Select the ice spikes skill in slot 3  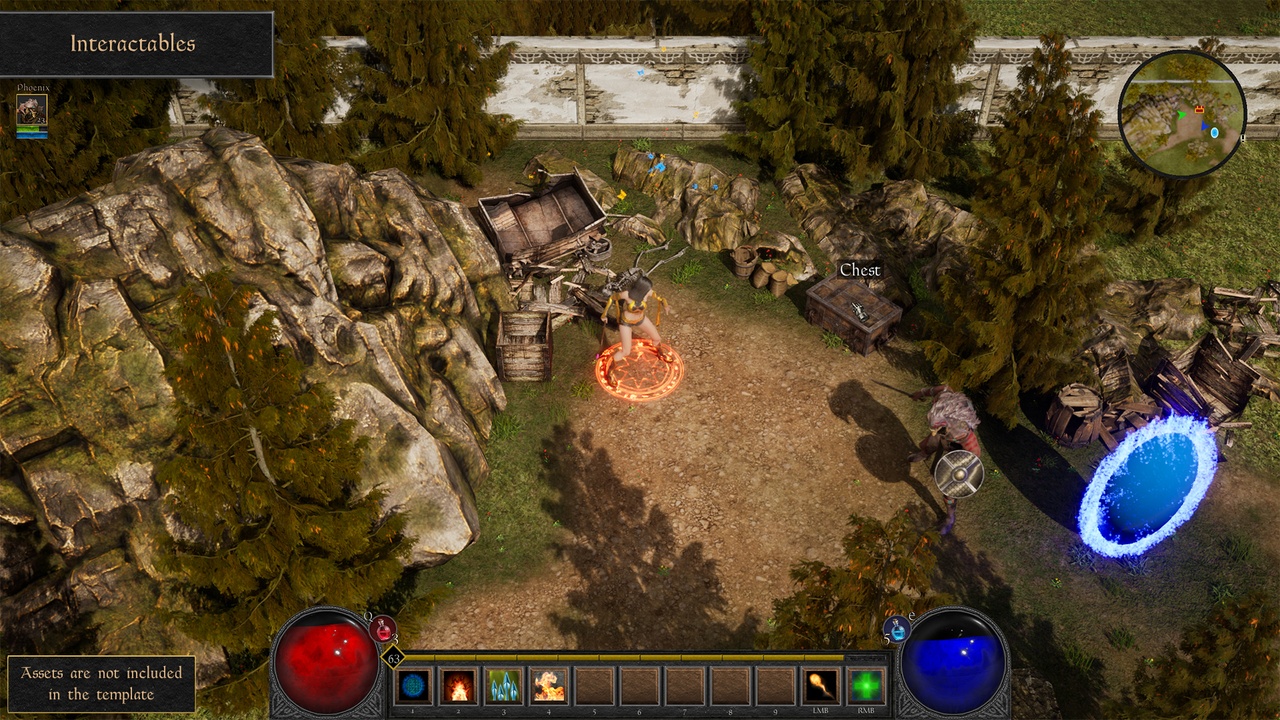[503, 685]
